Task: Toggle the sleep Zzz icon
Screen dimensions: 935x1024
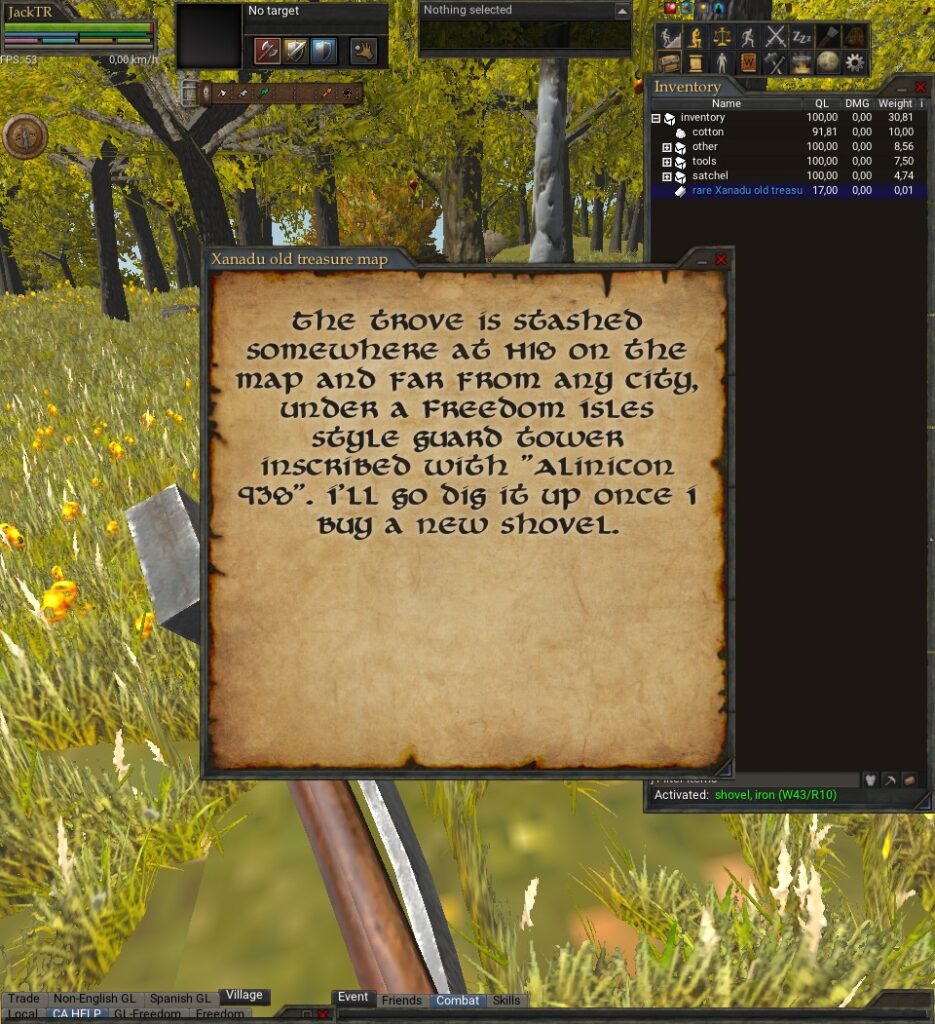Action: coord(802,38)
